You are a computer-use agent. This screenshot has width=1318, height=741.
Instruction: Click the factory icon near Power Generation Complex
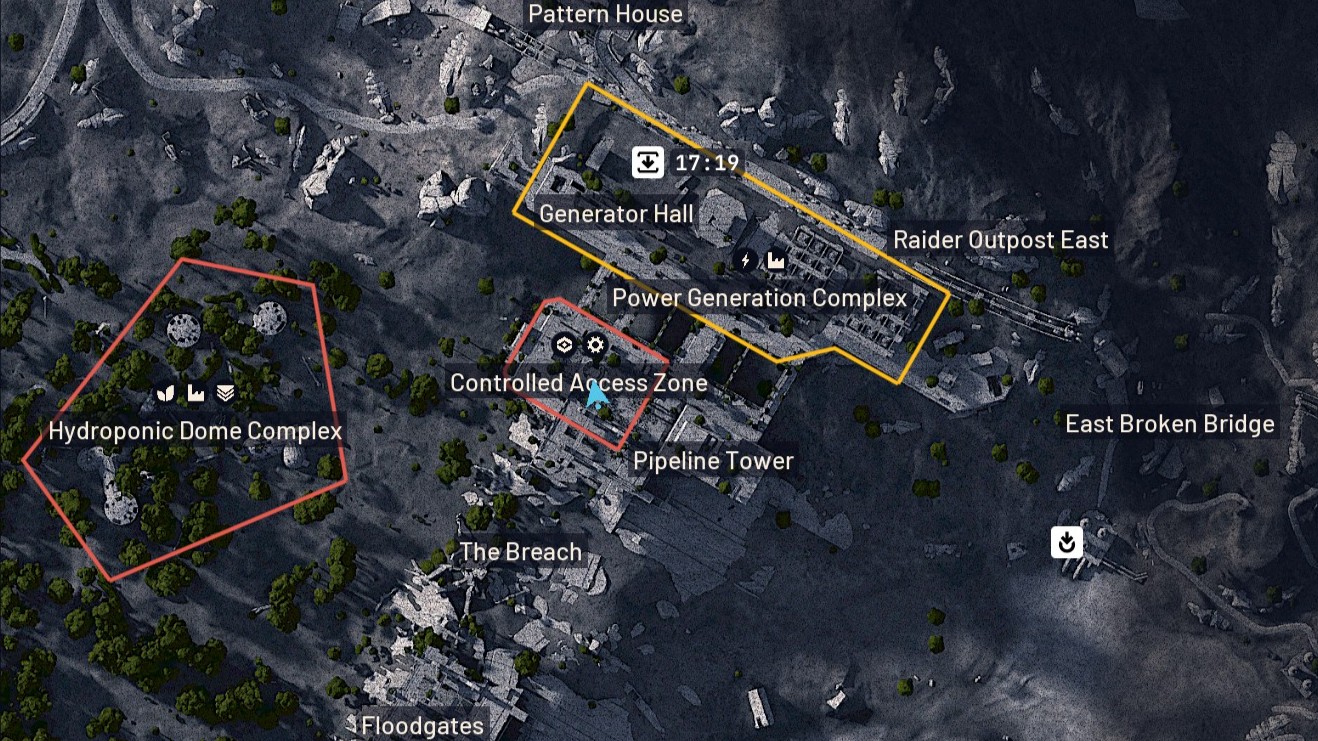777,259
